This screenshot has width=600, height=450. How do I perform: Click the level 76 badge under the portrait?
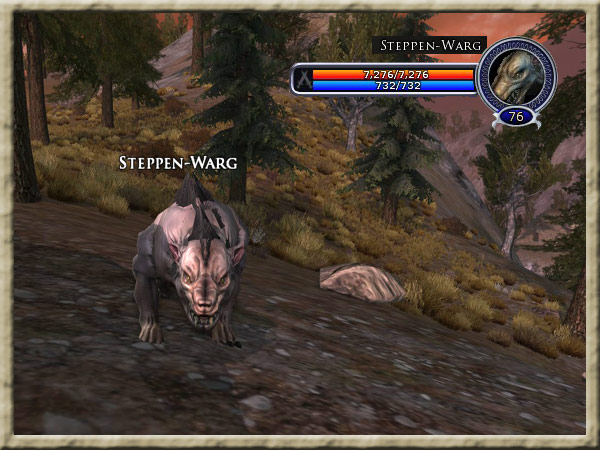click(x=517, y=115)
